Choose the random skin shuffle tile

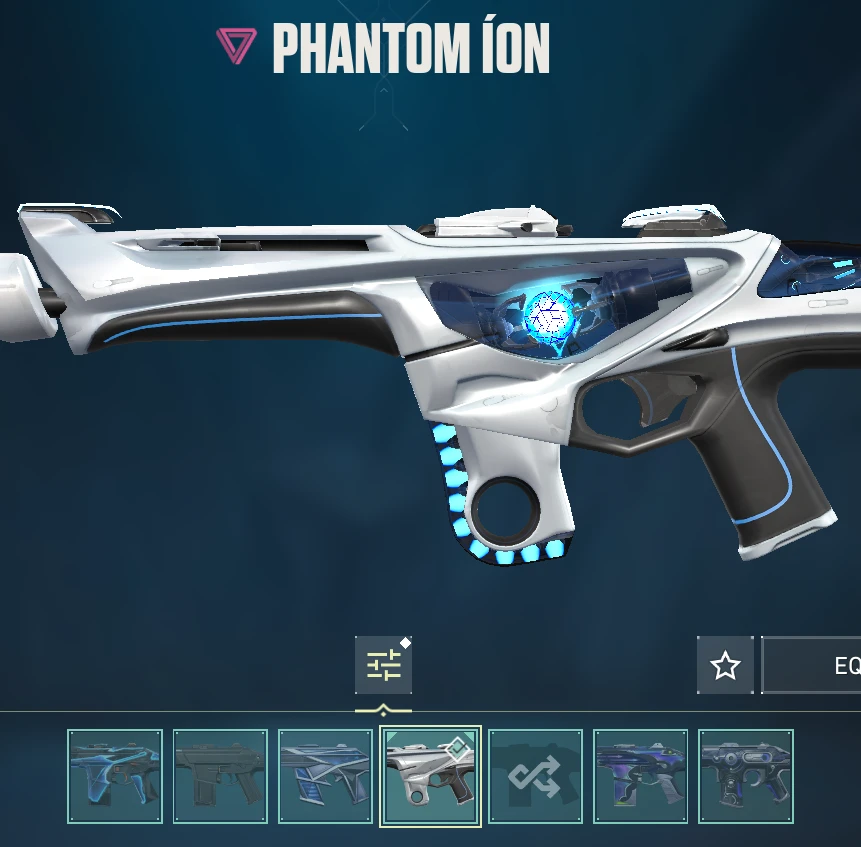pyautogui.click(x=535, y=776)
